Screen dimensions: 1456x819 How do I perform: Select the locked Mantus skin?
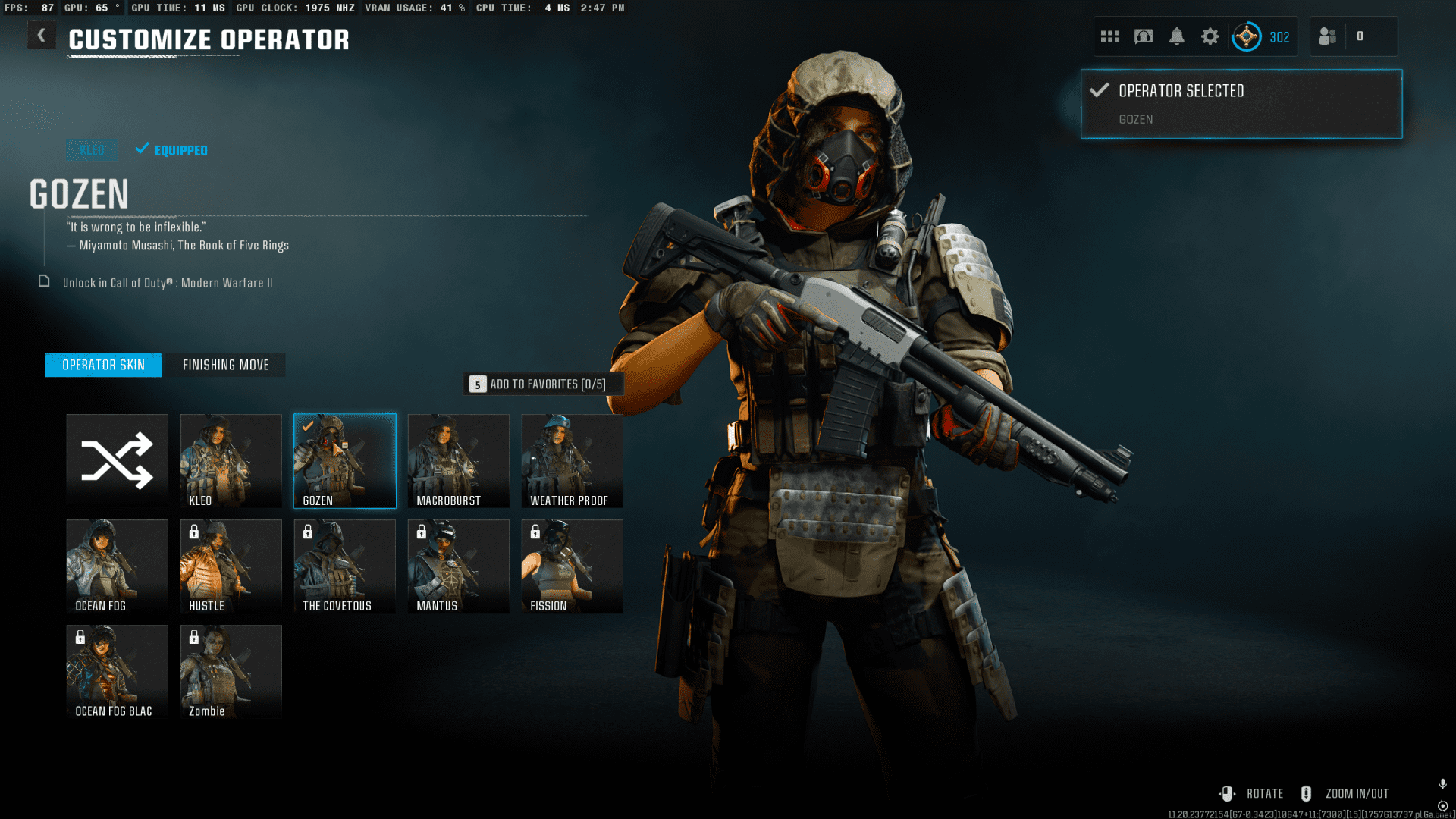(x=458, y=566)
